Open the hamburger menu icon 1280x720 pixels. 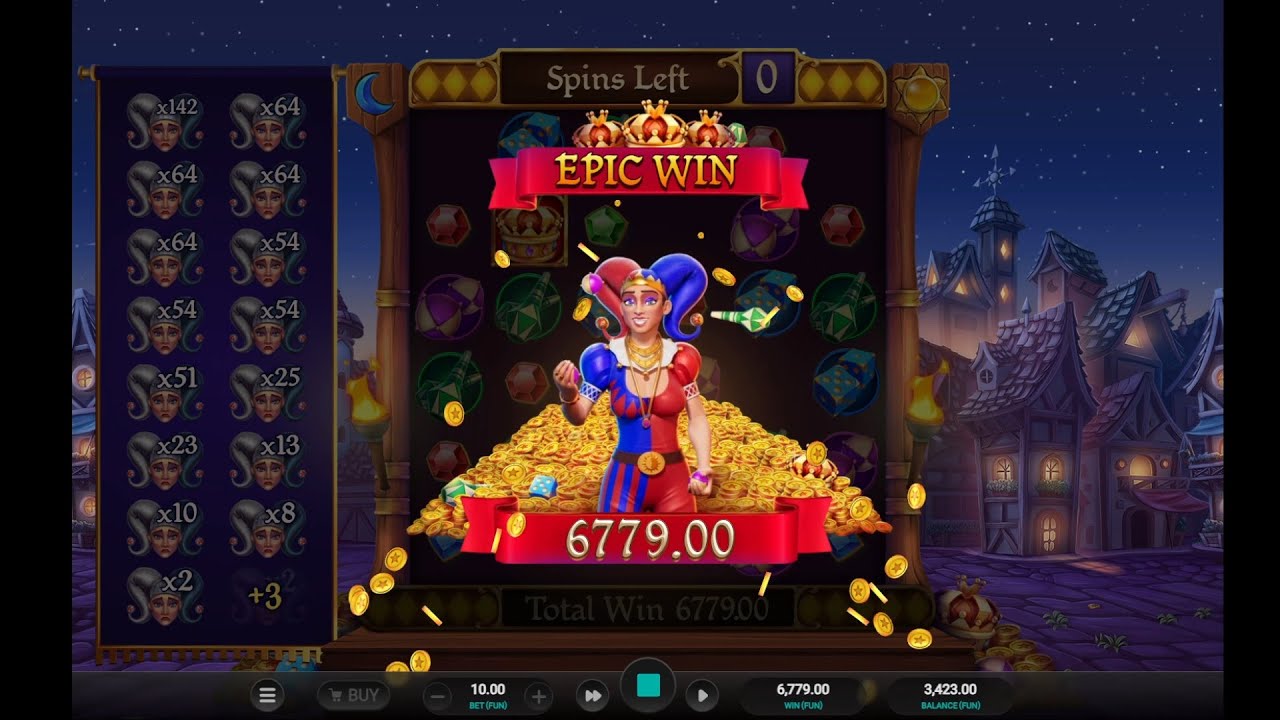pos(267,695)
